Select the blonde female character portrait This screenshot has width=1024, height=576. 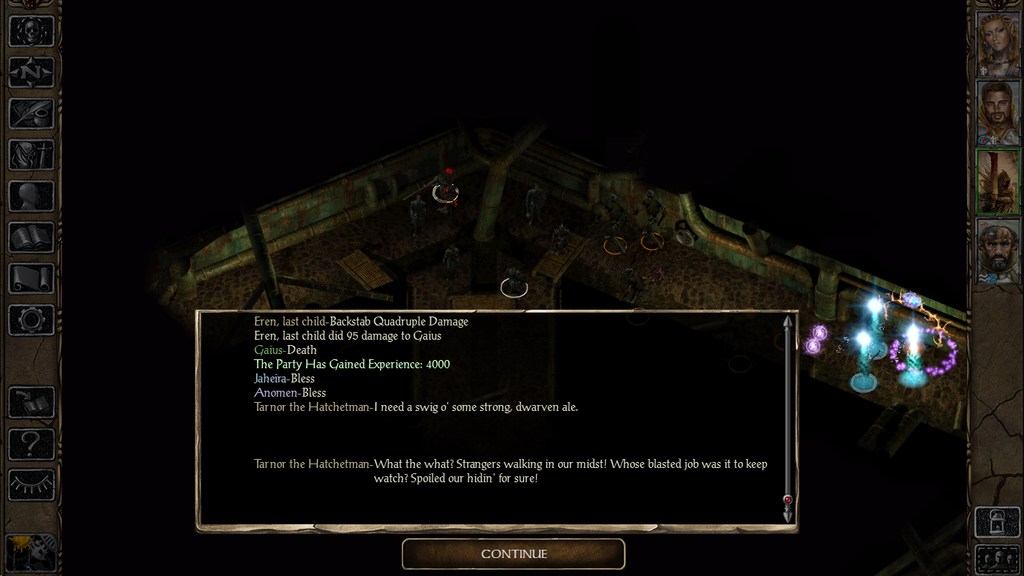coord(997,45)
